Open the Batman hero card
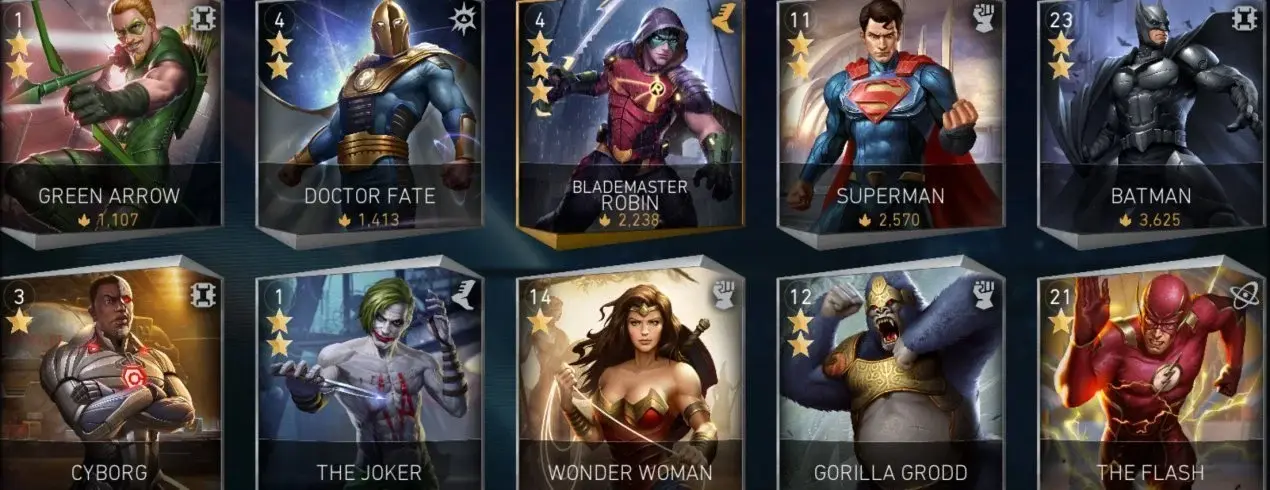 [1150, 115]
